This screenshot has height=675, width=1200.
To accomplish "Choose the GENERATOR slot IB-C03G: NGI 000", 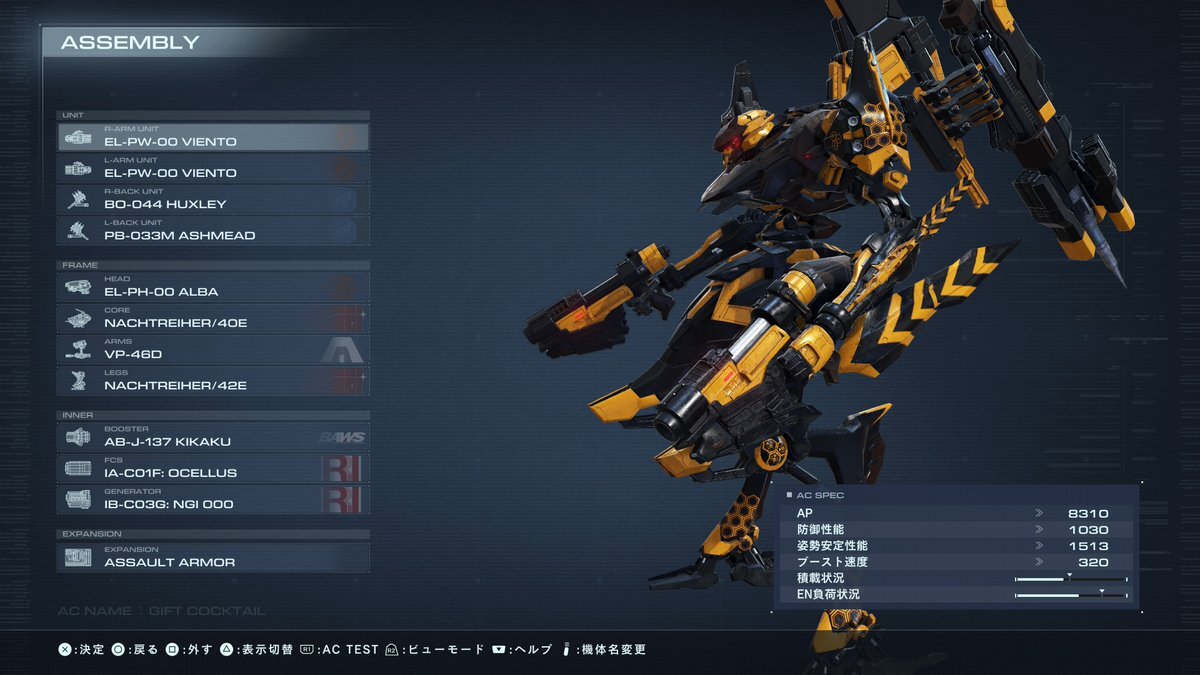I will click(x=213, y=499).
